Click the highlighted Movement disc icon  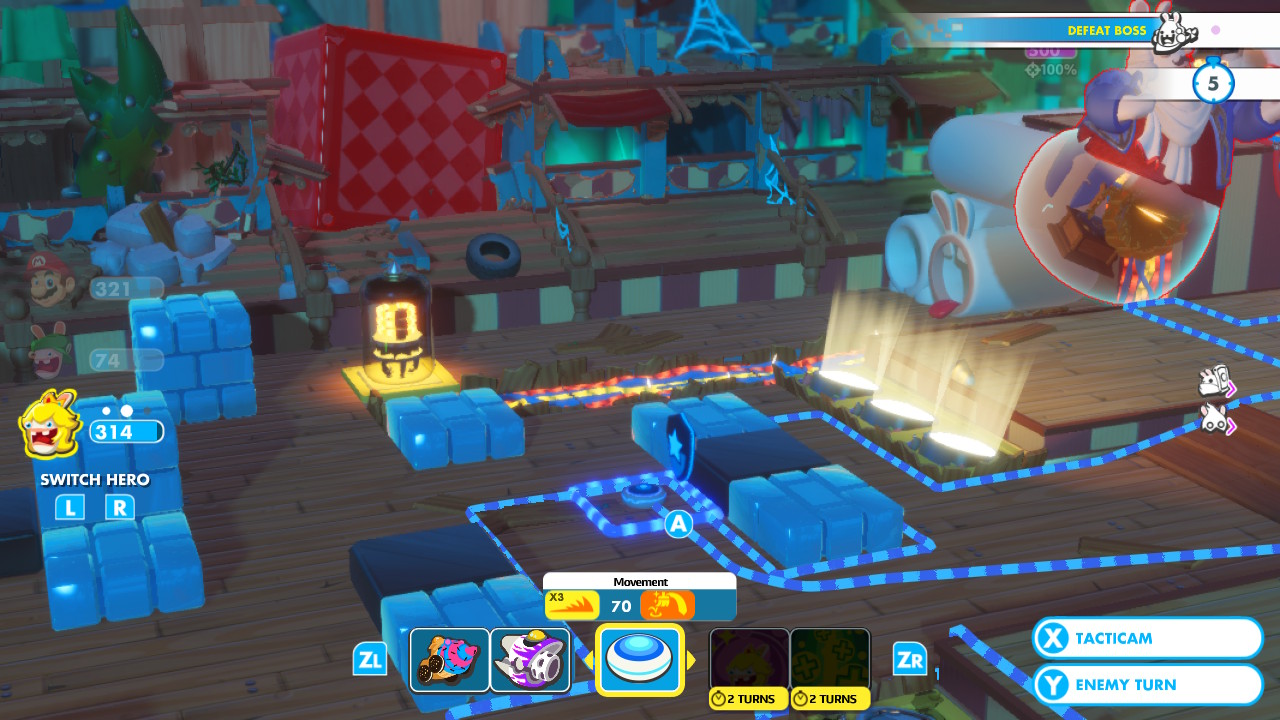click(640, 658)
